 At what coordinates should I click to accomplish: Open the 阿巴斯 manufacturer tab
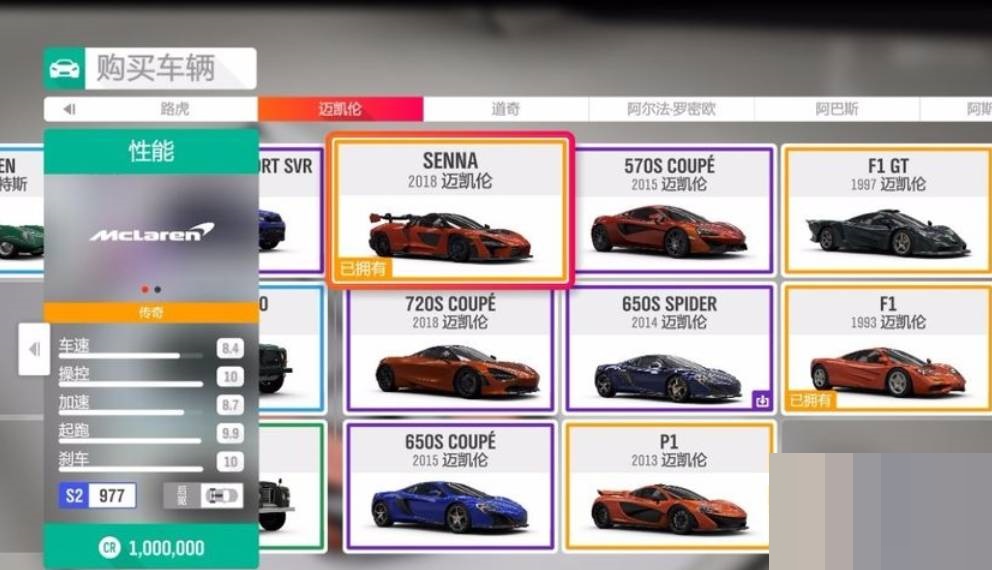pos(836,109)
